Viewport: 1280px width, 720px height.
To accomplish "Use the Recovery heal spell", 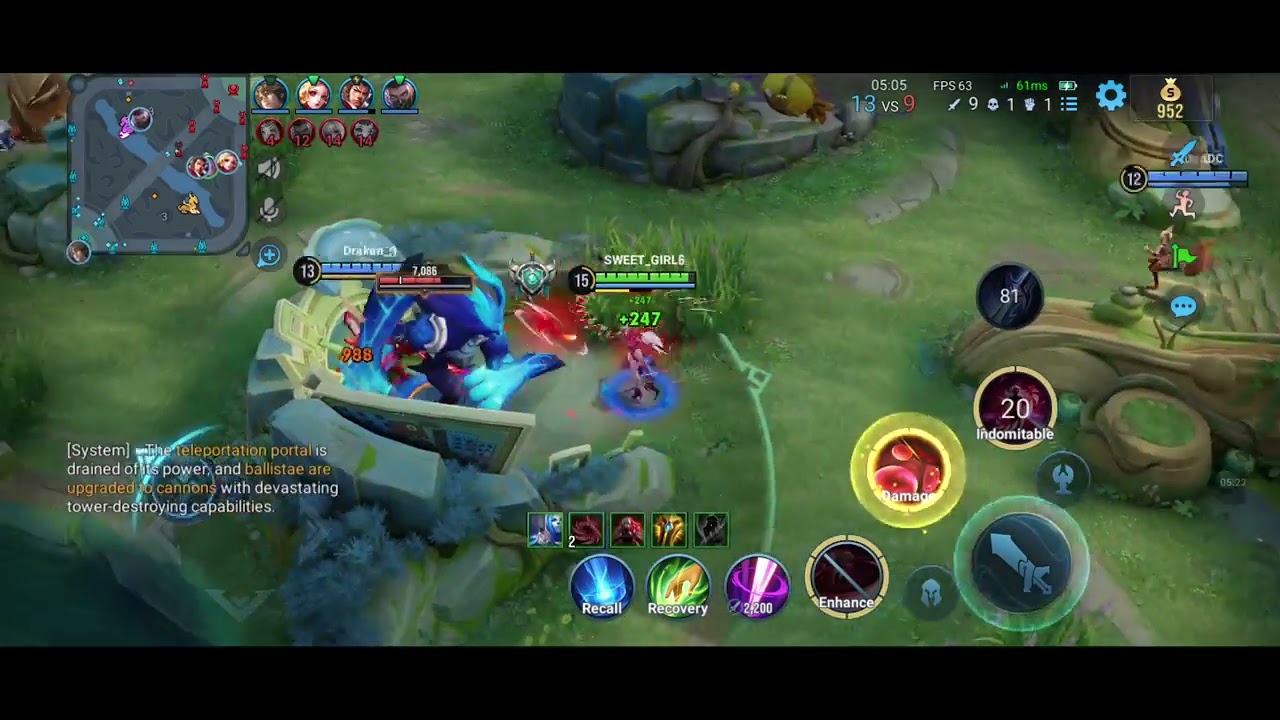I will pyautogui.click(x=678, y=586).
